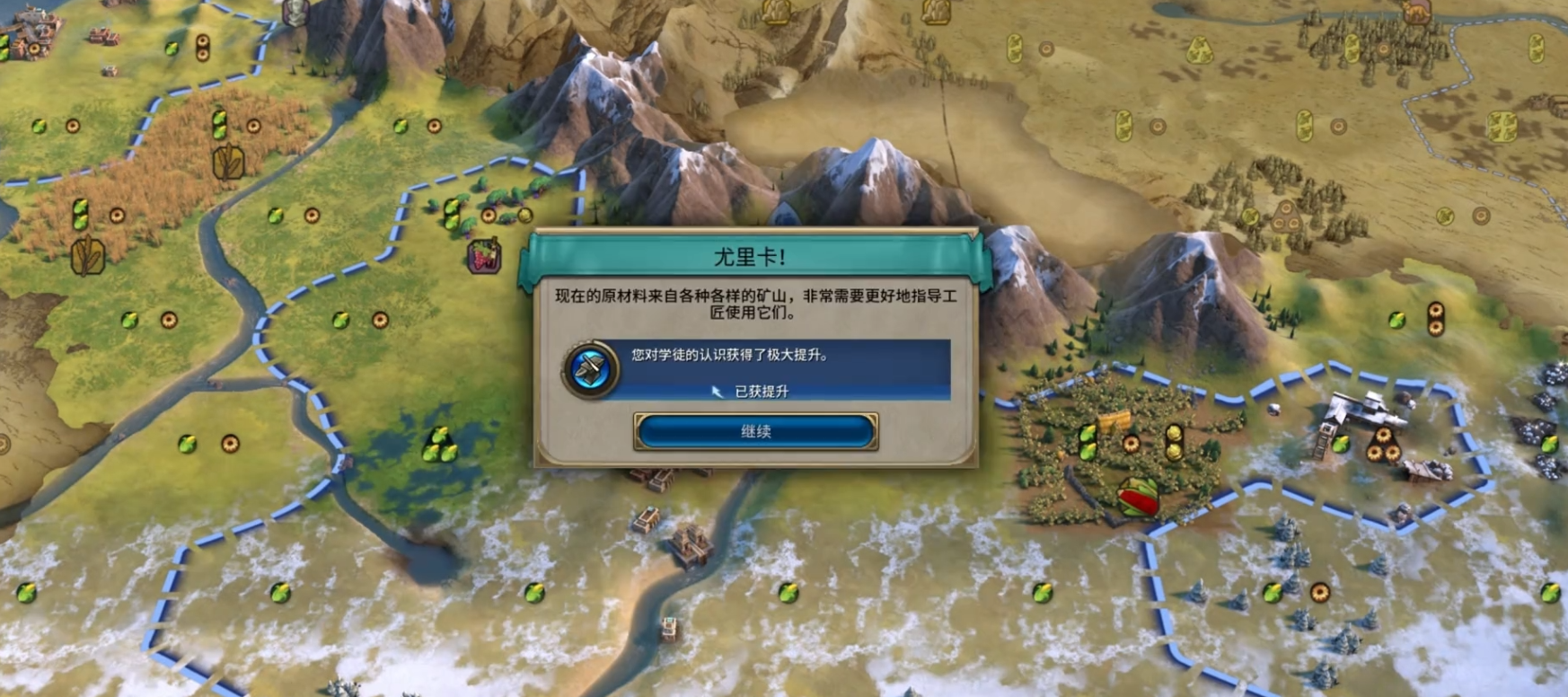Click the twin banana resource icon in the orchard

(x=1088, y=441)
